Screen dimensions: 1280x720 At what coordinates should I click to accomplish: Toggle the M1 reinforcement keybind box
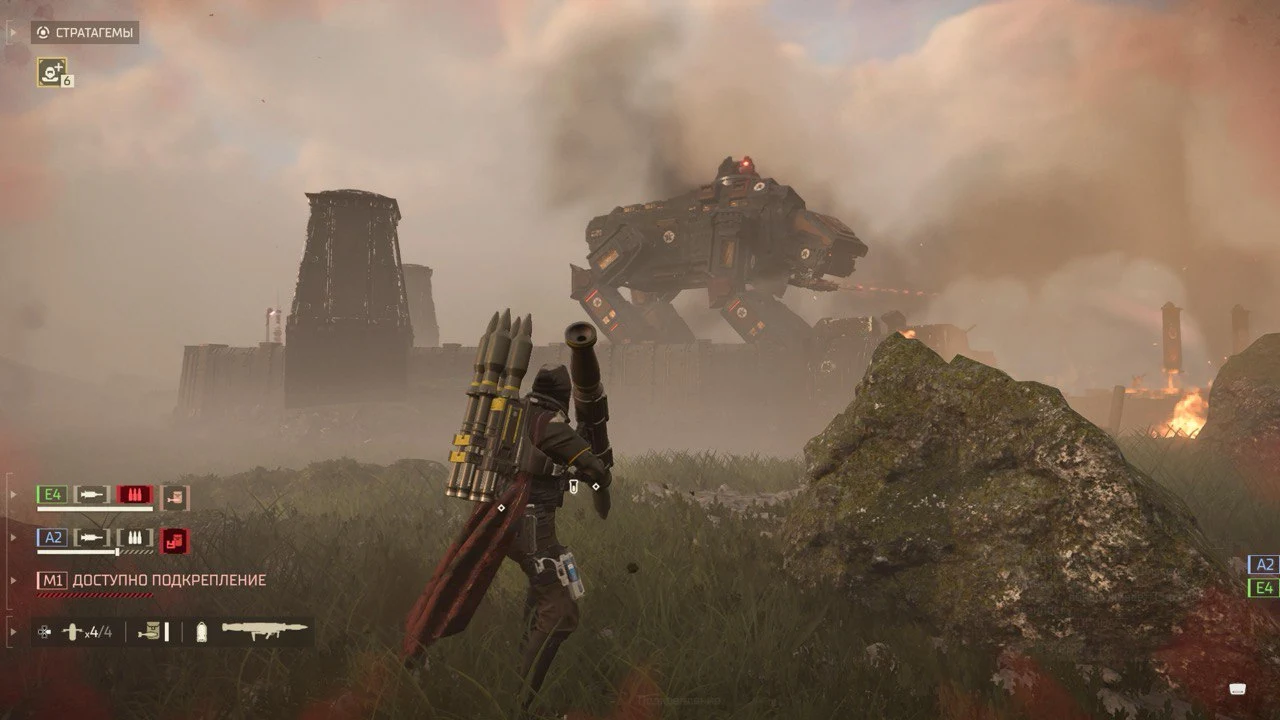(x=53, y=579)
